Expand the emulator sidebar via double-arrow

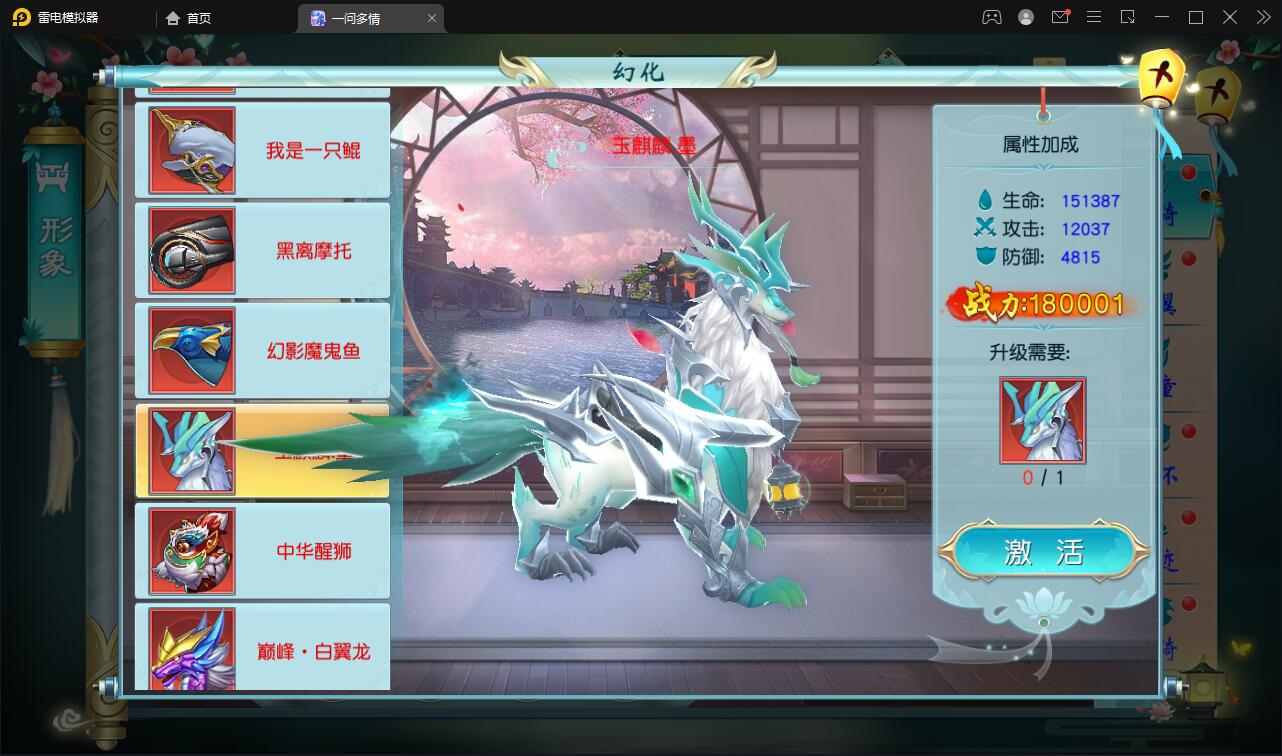pyautogui.click(x=1264, y=17)
